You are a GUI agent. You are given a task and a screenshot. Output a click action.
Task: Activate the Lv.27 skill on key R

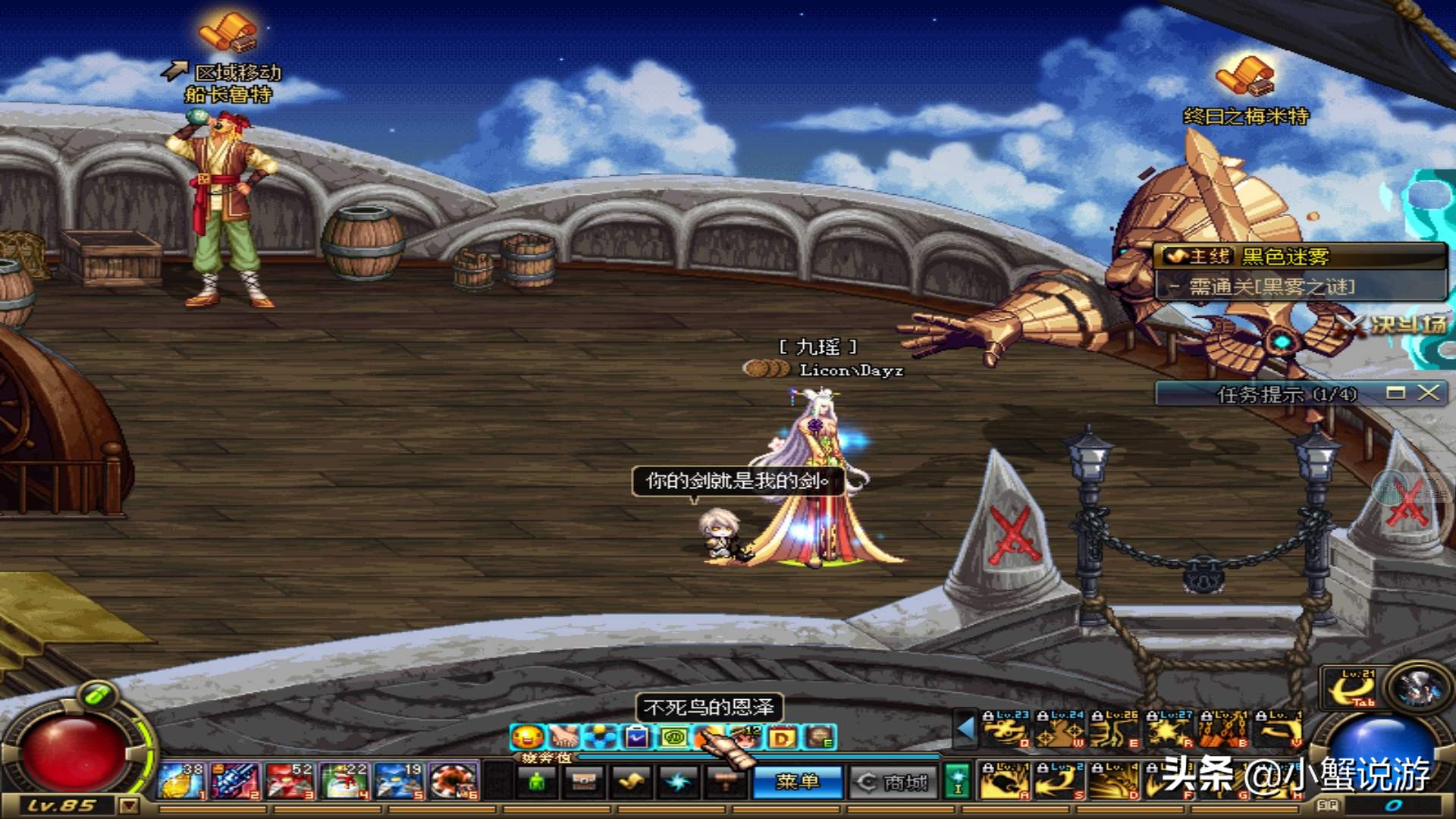(x=1169, y=730)
